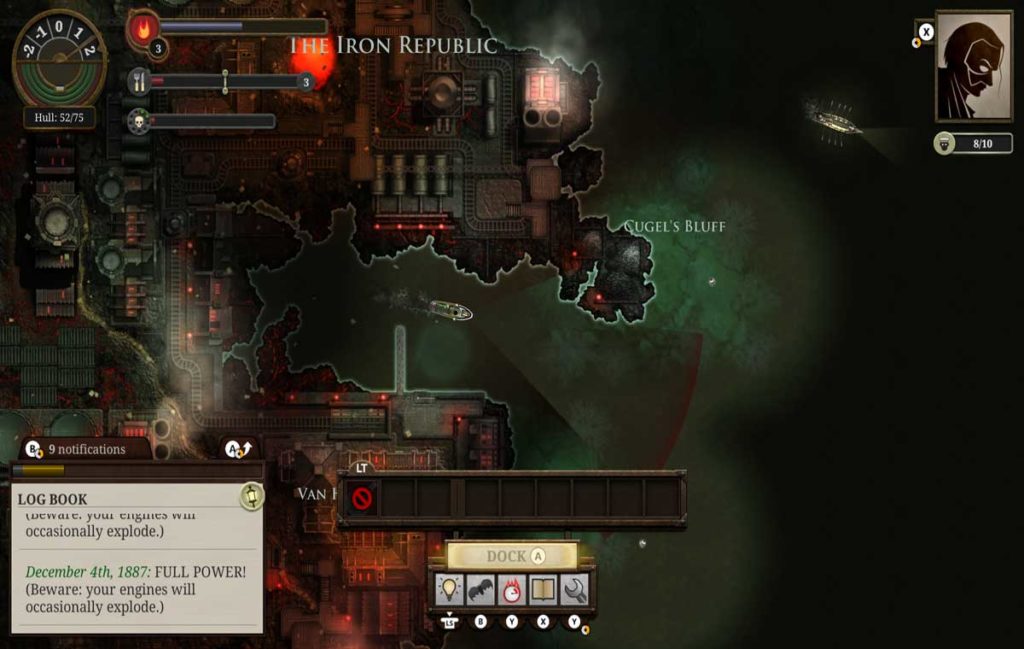Activate full power stopwatch icon
The height and width of the screenshot is (649, 1024).
(512, 590)
